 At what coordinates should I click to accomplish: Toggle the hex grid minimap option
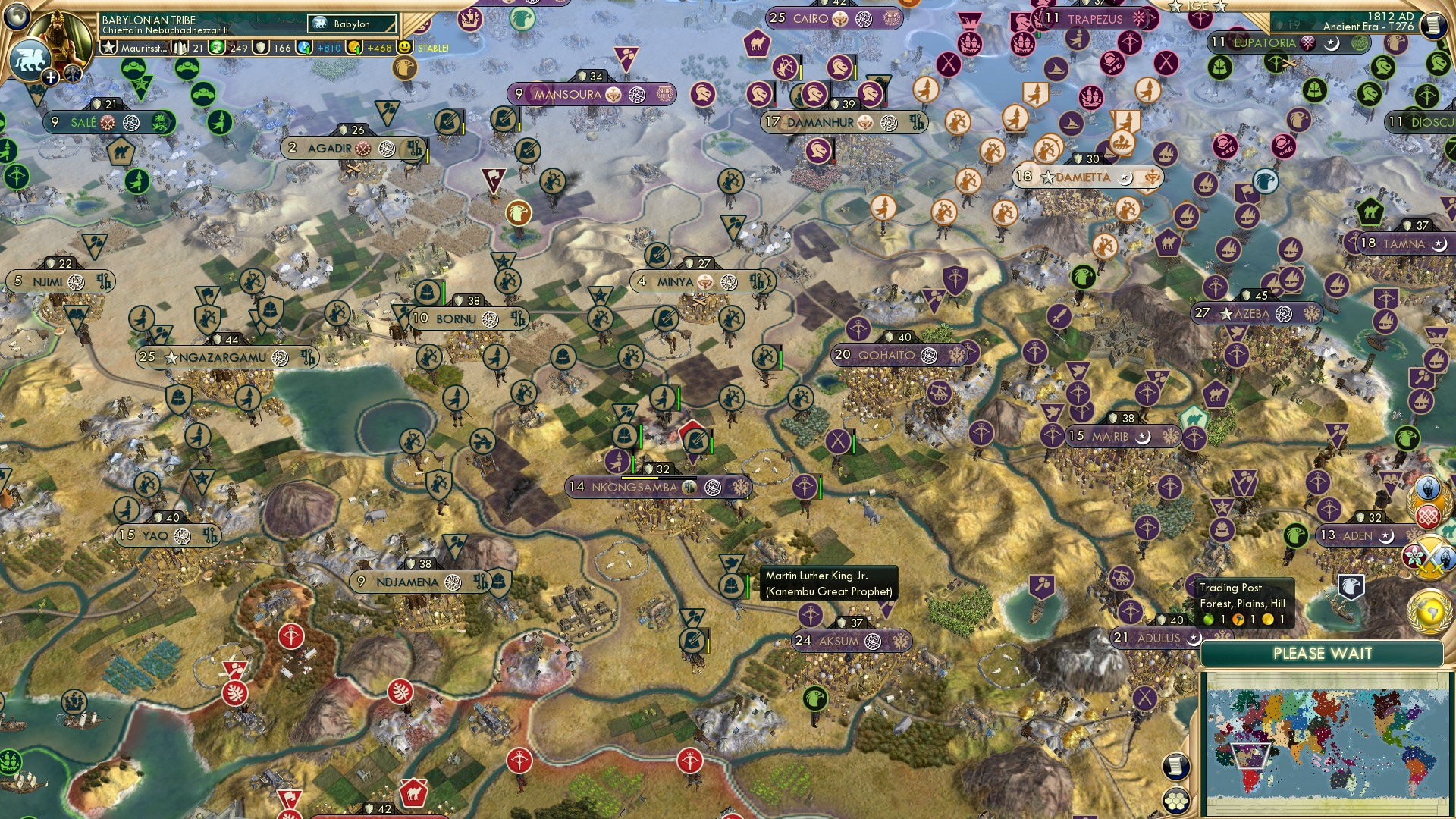(1175, 801)
